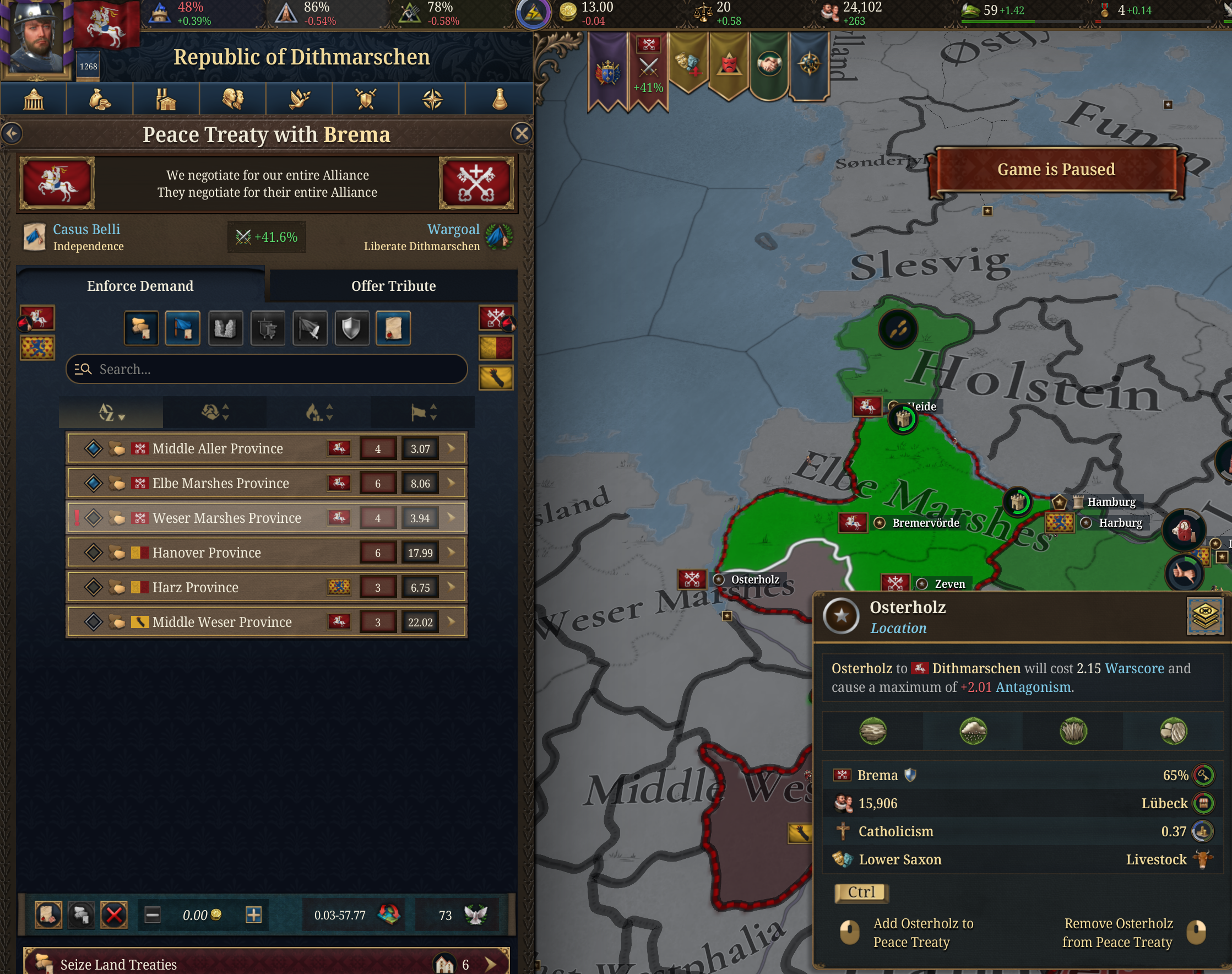Viewport: 1232px width, 974px height.
Task: Click the fortress demand type filter icon
Action: [226, 328]
